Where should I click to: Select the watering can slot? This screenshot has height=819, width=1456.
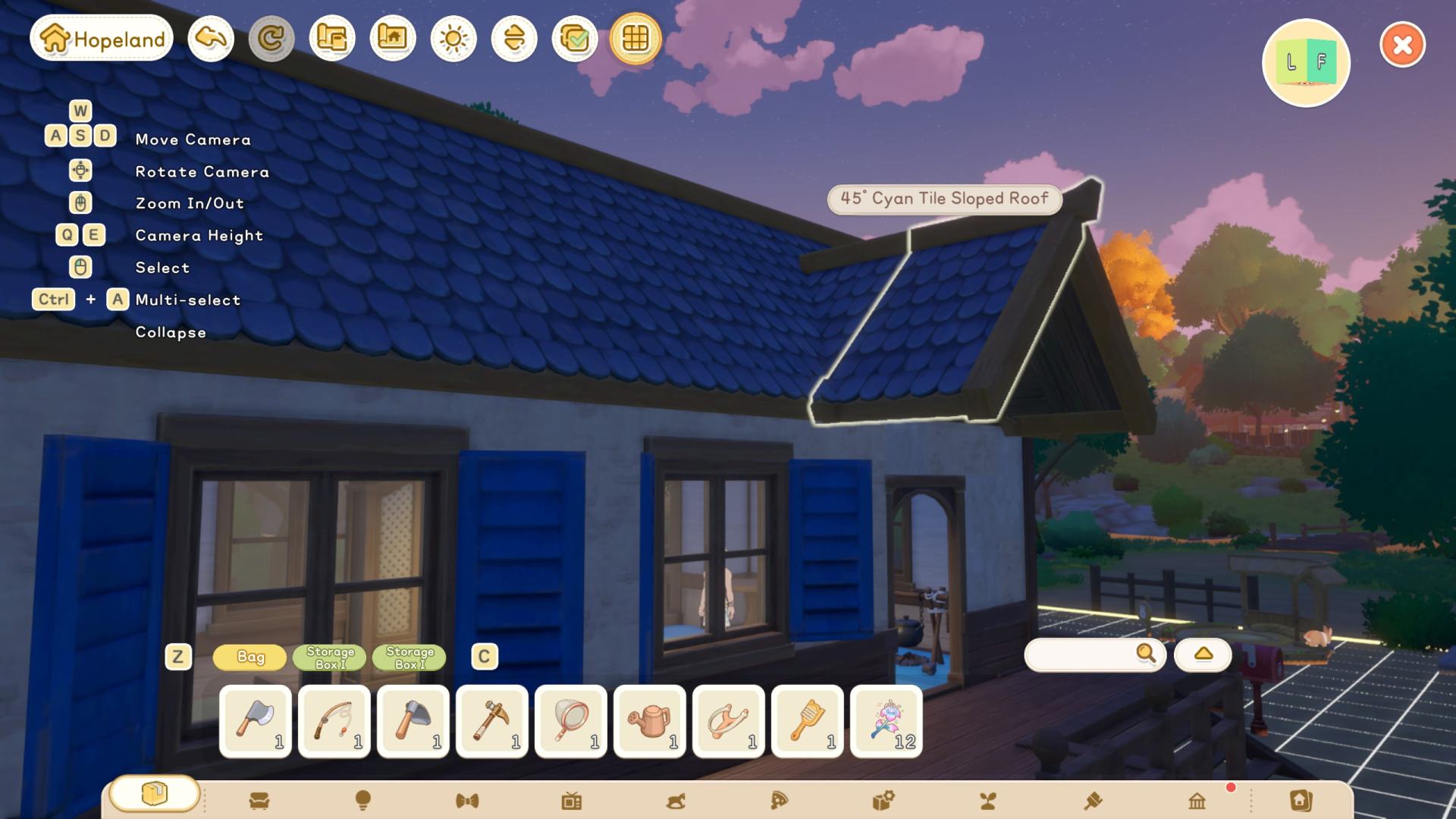point(650,721)
